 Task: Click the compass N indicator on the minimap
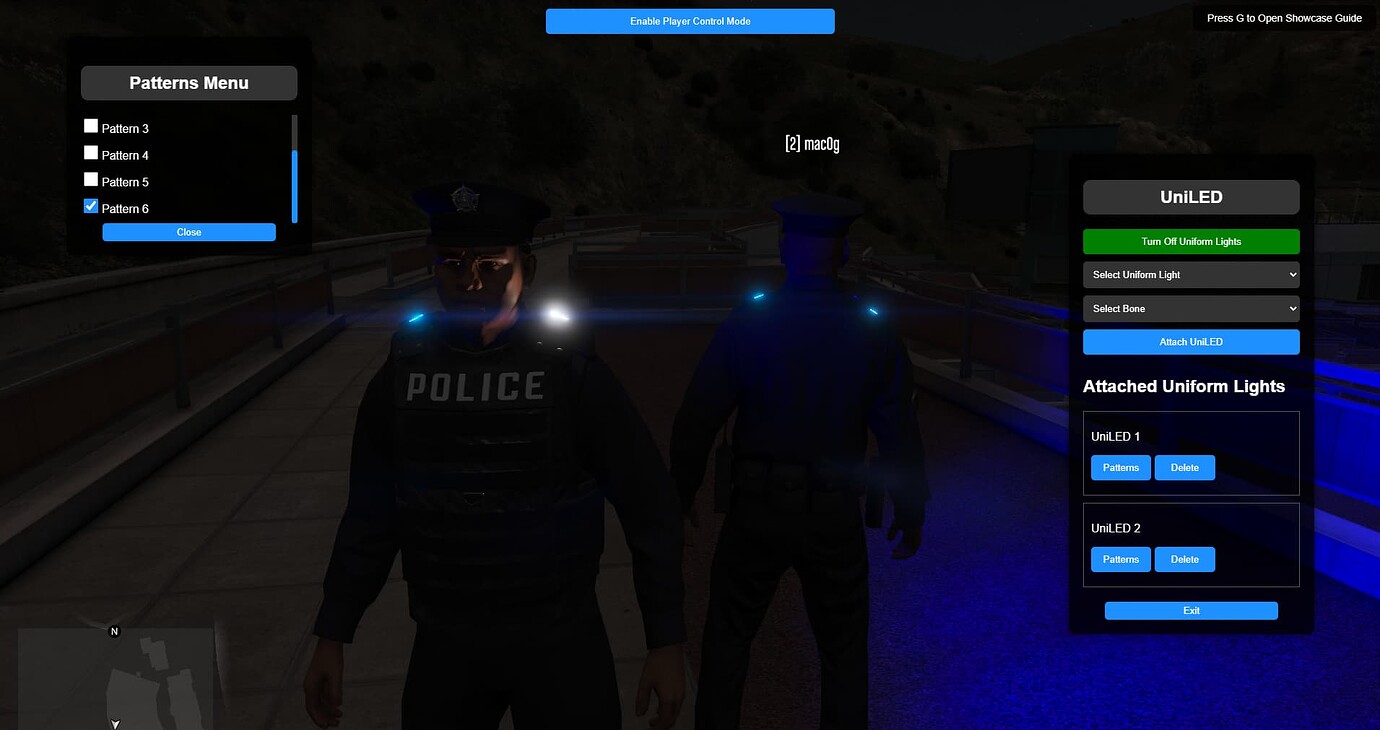tap(114, 631)
